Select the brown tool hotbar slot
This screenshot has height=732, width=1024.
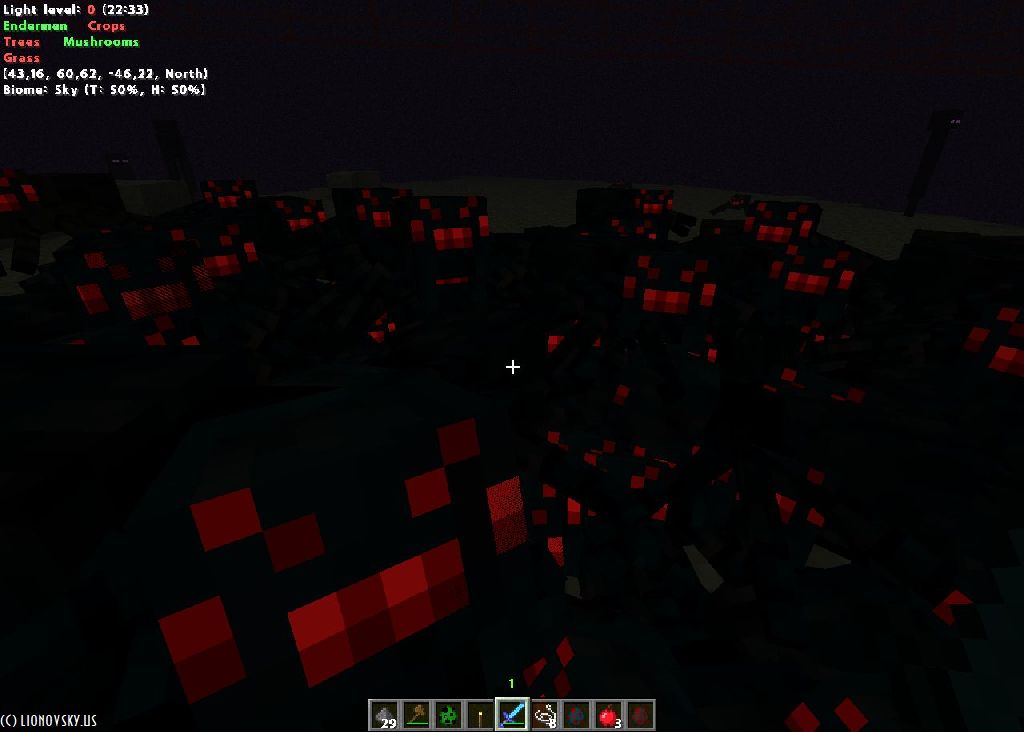click(416, 715)
